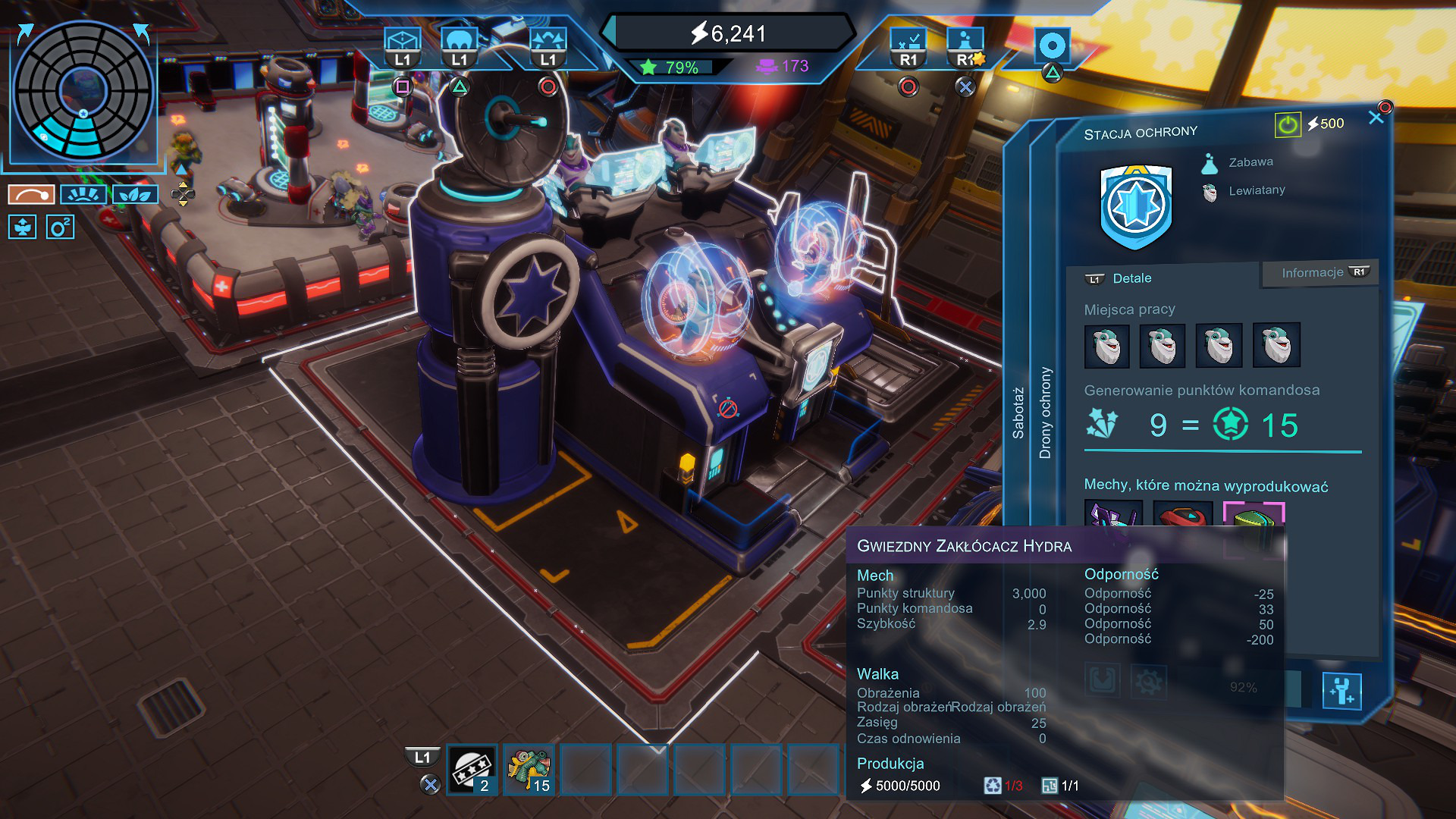Open the checklist objectives icon
This screenshot has height=819, width=1456.
(x=908, y=40)
